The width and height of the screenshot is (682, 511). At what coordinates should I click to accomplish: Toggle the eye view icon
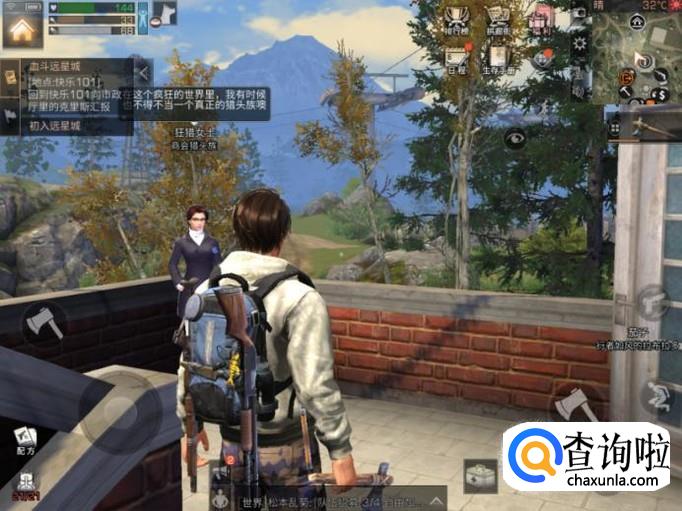[515, 139]
